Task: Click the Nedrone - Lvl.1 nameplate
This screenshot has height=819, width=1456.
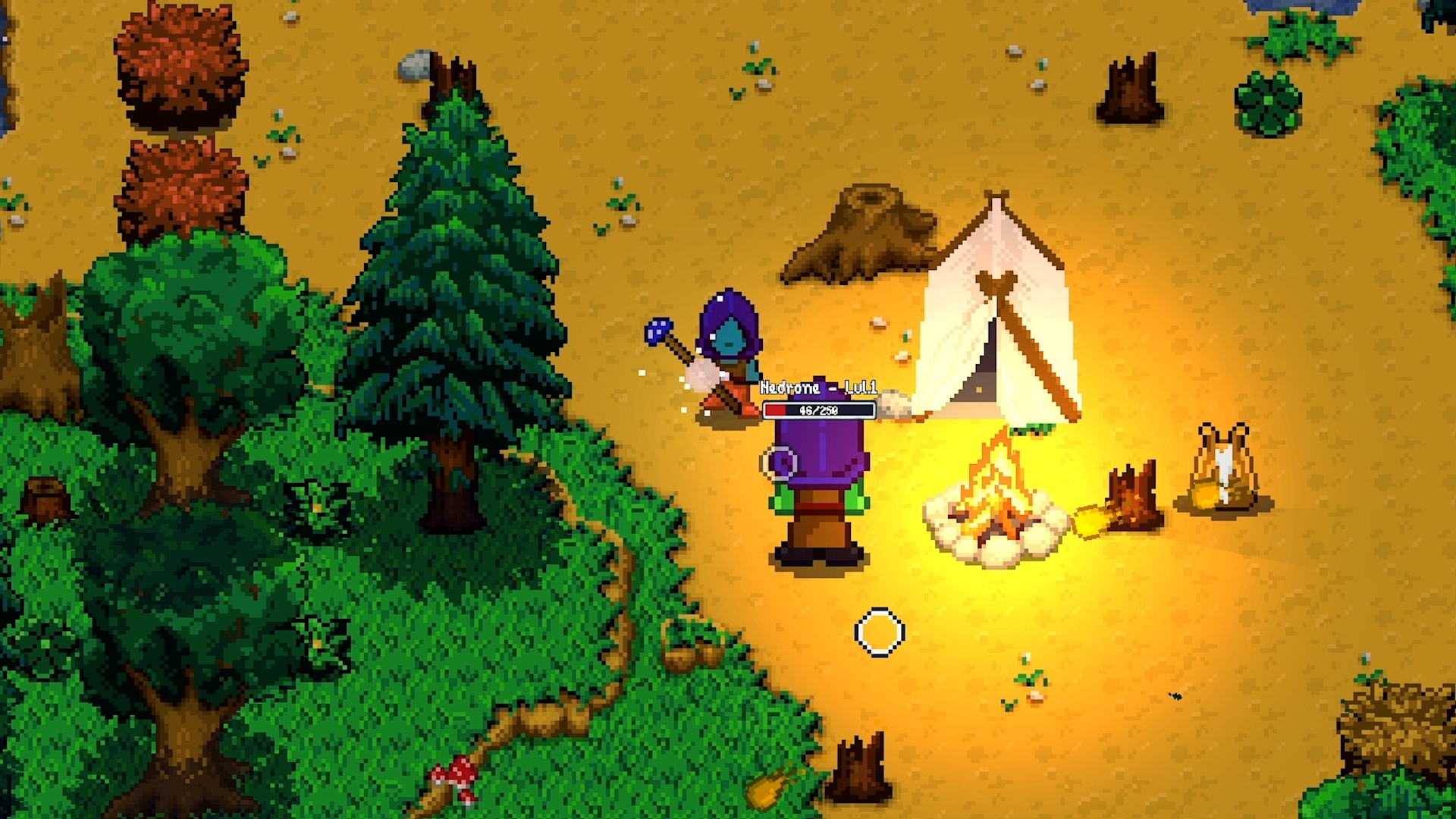Action: point(819,388)
